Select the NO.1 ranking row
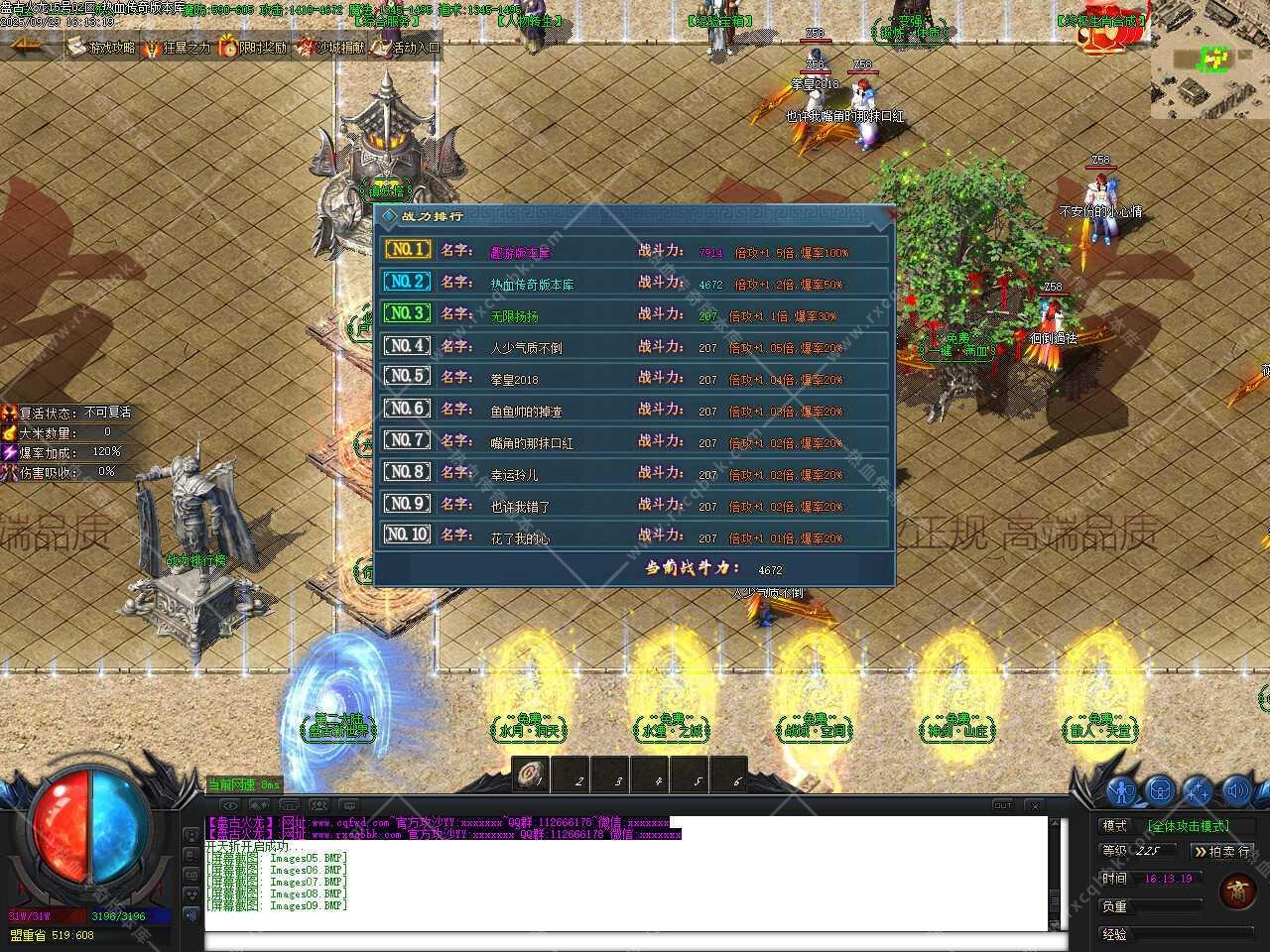The height and width of the screenshot is (952, 1270). click(635, 252)
